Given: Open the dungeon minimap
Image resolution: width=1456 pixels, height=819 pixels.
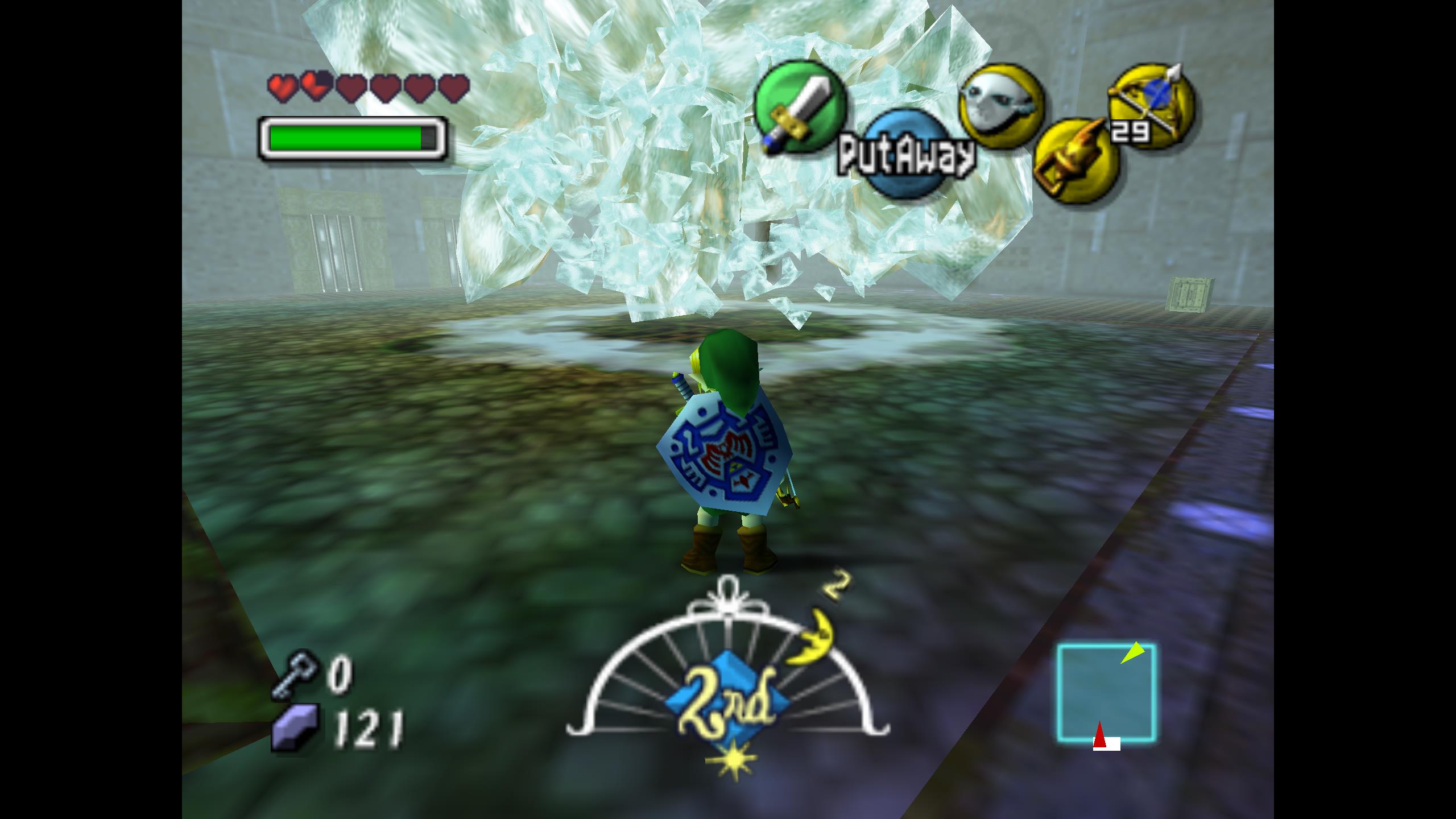Looking at the screenshot, I should 1106,693.
